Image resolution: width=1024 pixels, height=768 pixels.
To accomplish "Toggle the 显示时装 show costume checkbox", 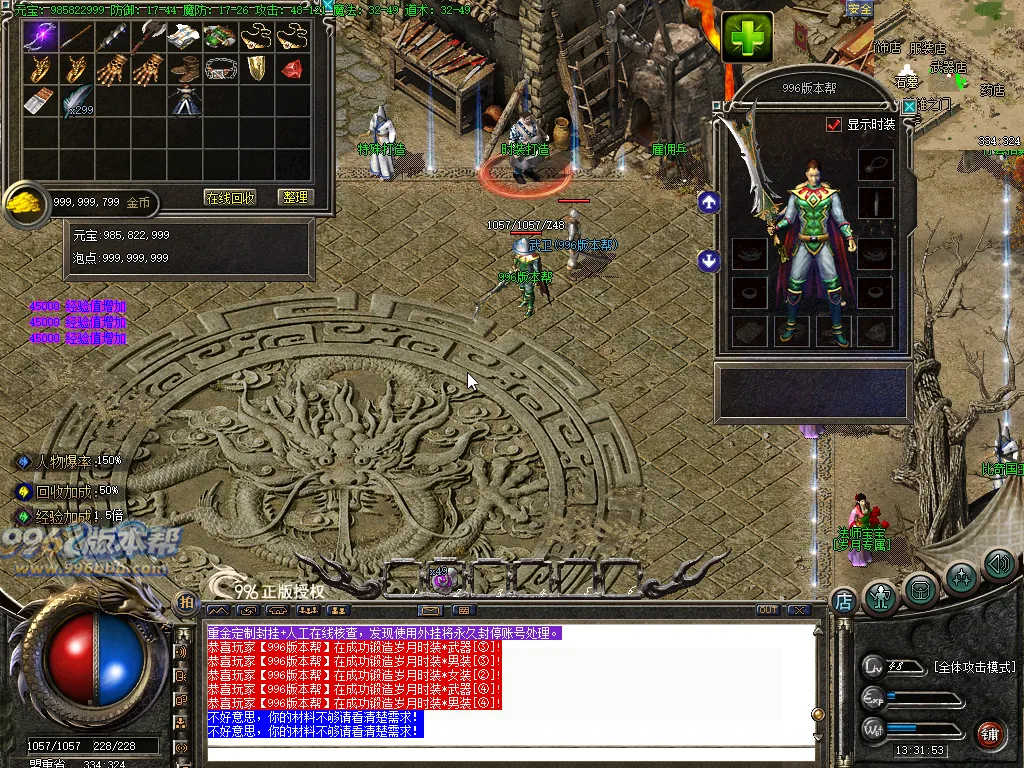I will click(x=834, y=125).
